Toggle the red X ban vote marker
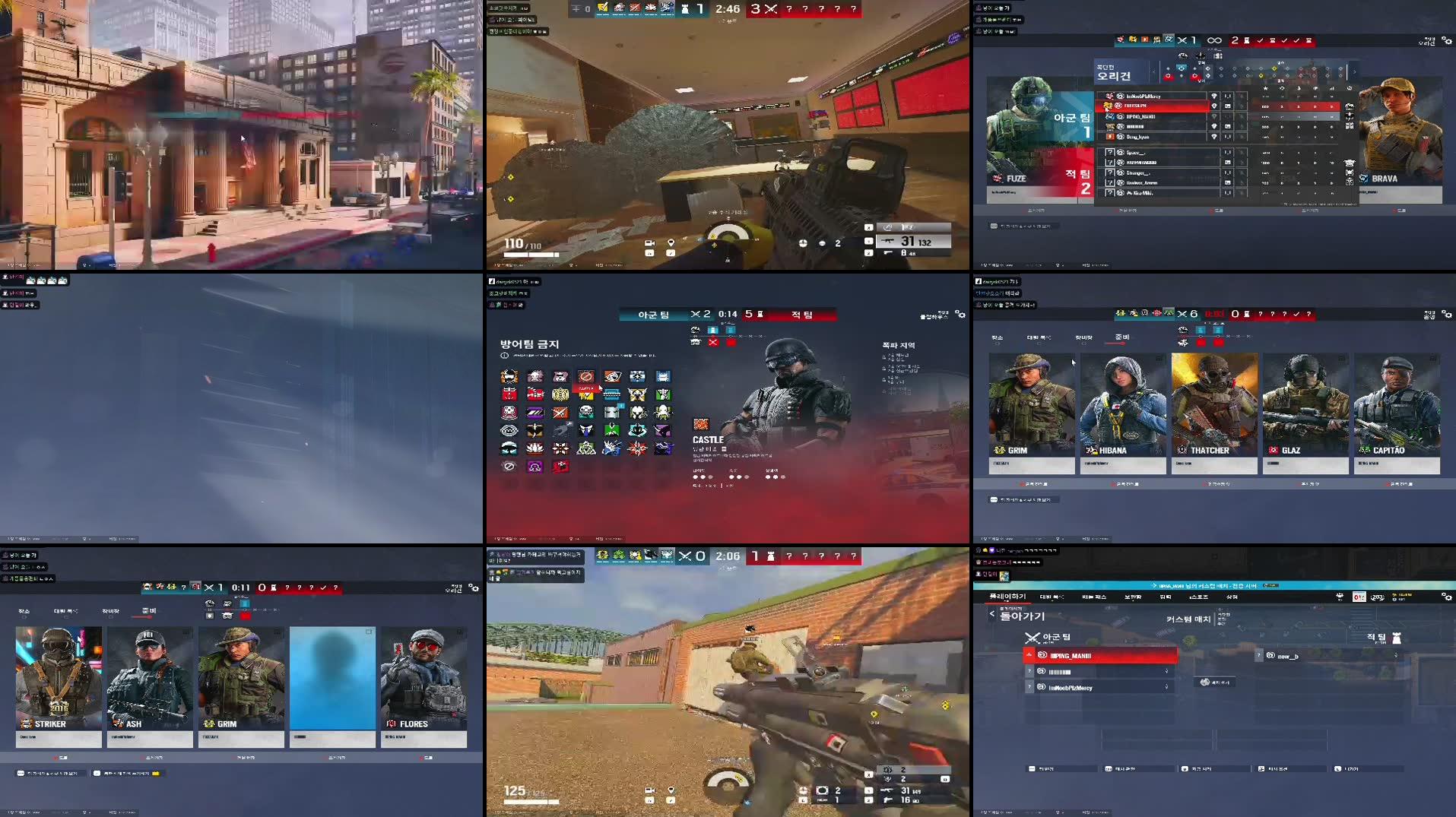The width and height of the screenshot is (1456, 817). tap(713, 342)
